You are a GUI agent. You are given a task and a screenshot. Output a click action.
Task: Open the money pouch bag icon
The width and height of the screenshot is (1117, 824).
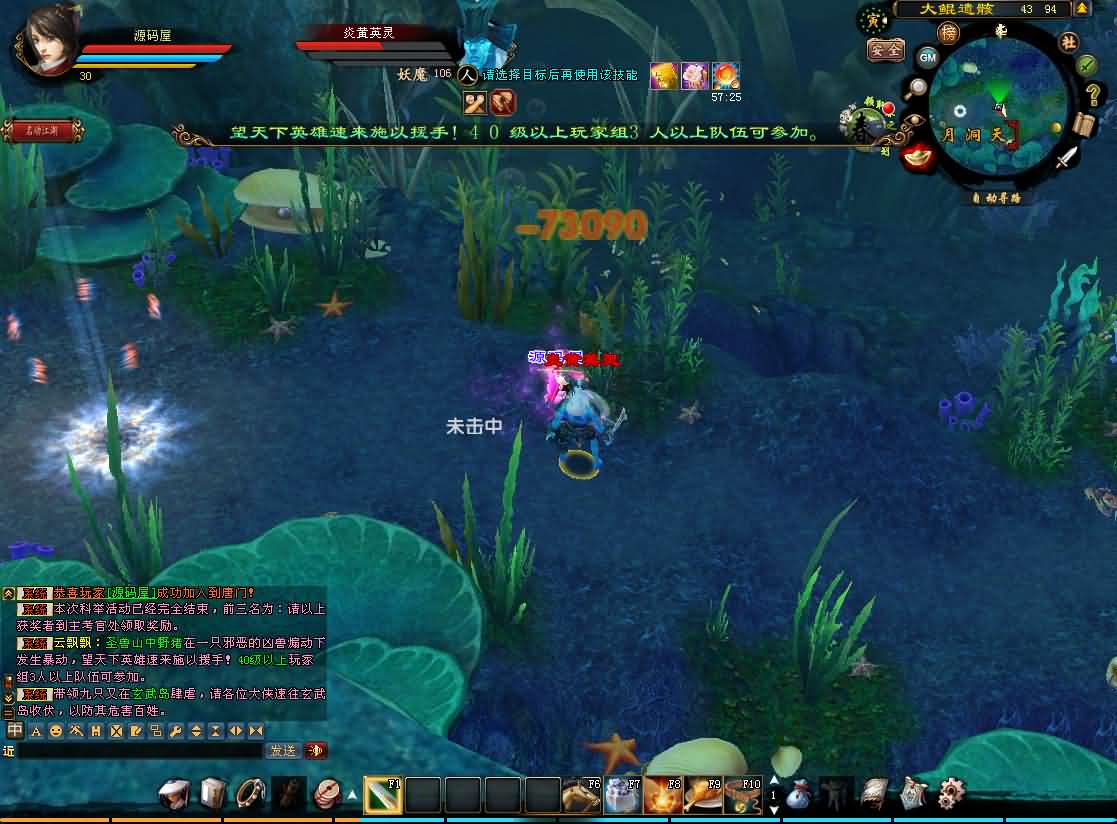click(798, 796)
